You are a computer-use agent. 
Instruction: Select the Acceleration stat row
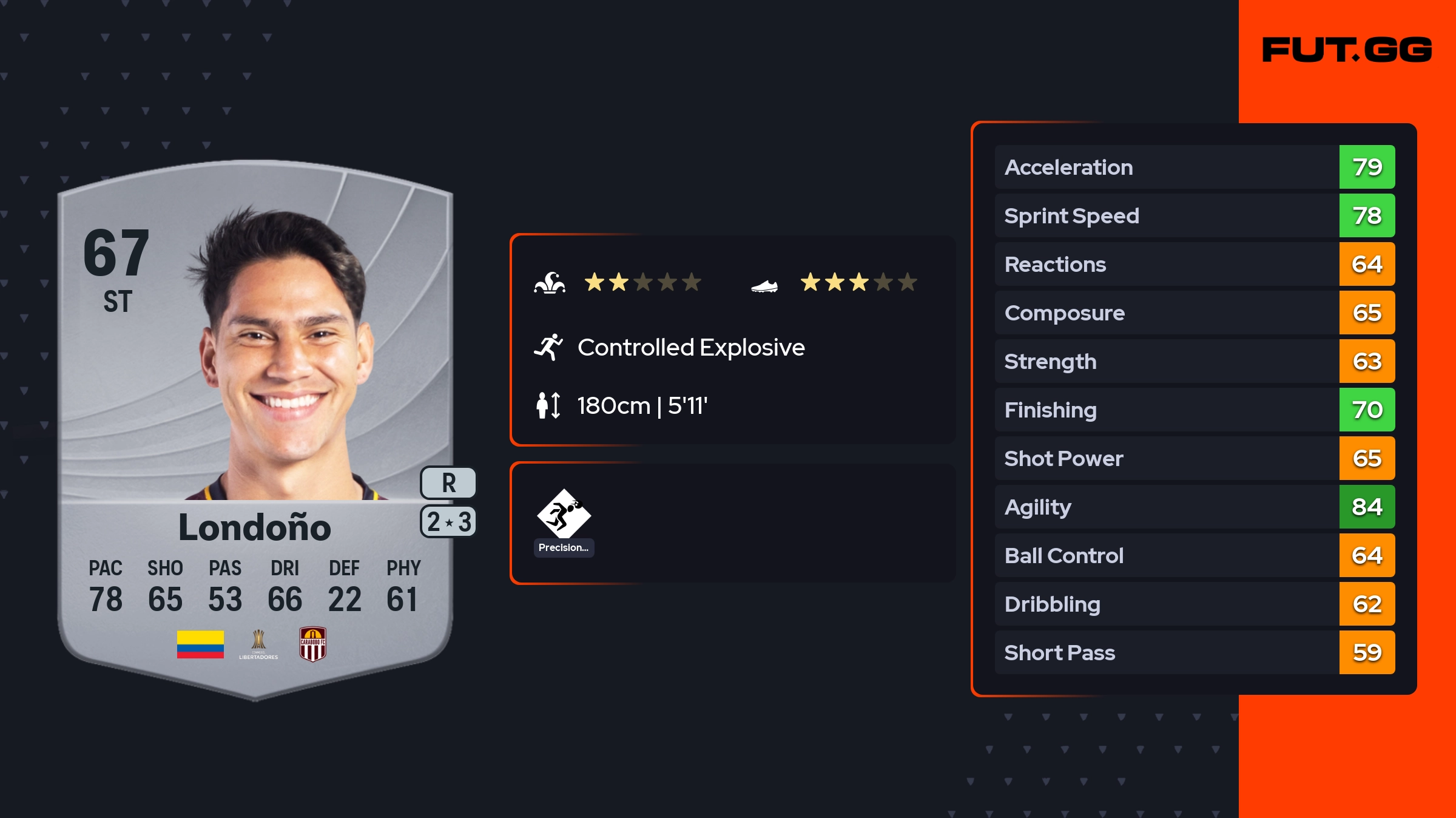[1194, 167]
